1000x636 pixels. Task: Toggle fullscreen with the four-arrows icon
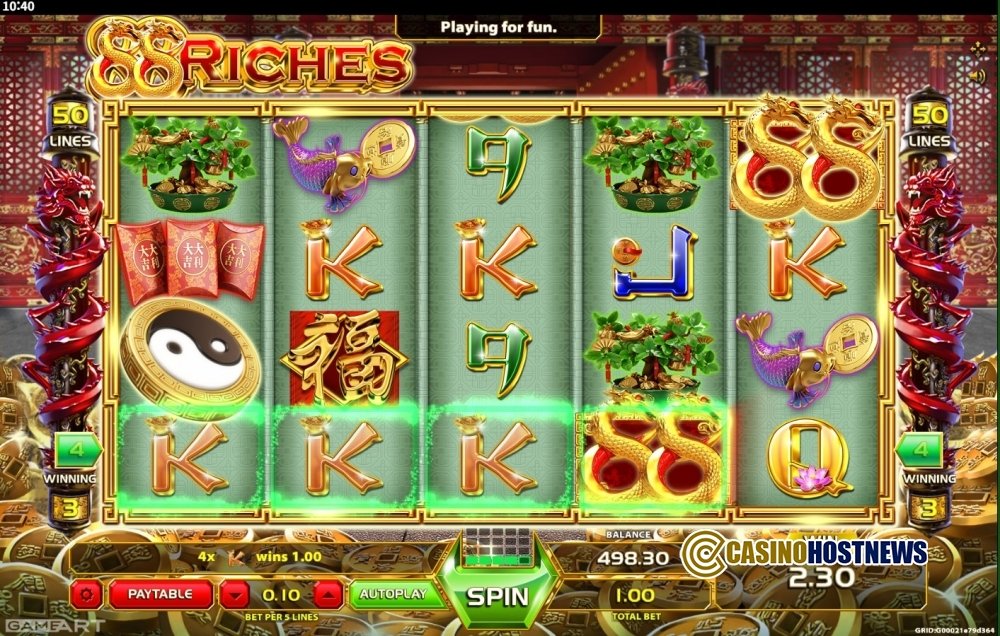point(977,50)
